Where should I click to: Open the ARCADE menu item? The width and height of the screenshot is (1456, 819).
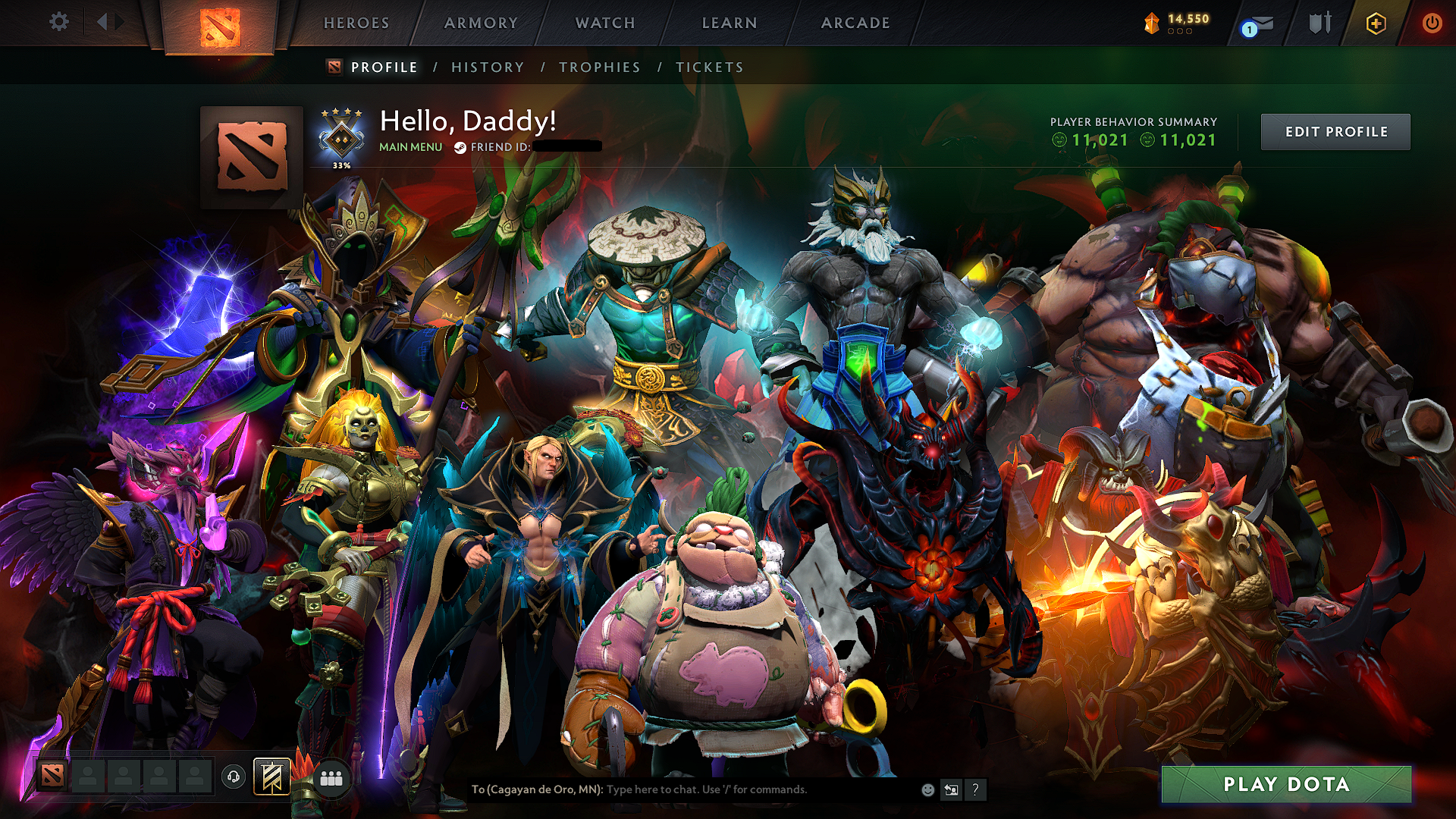[x=856, y=23]
